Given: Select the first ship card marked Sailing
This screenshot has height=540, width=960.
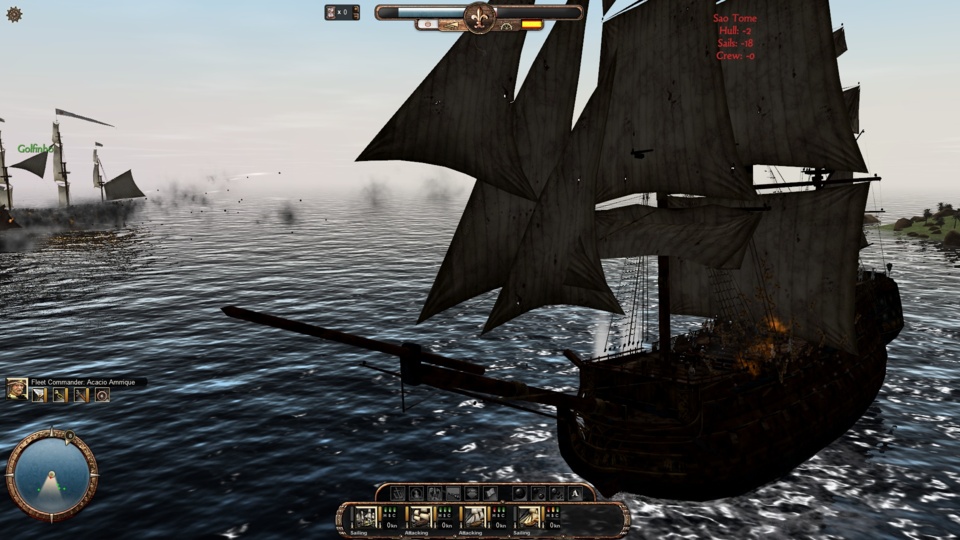Looking at the screenshot, I should (x=366, y=517).
